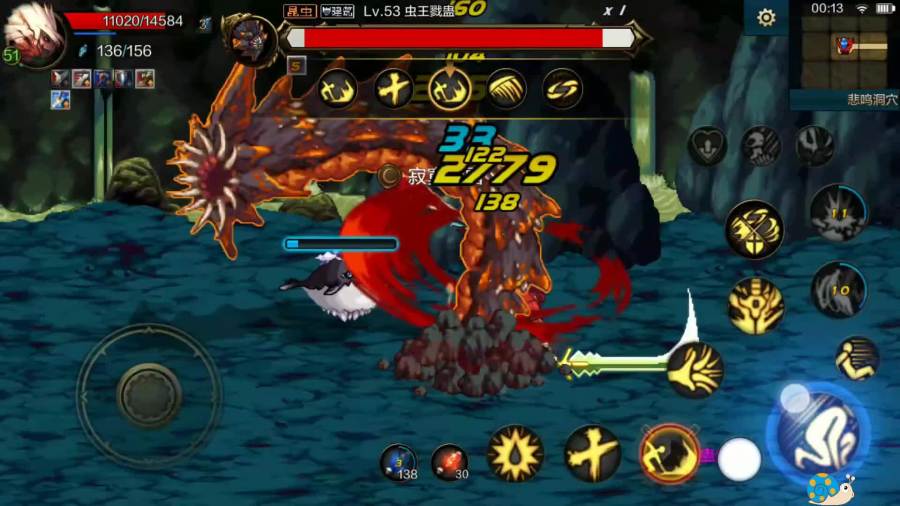Tap the skill on cooldown showing 11

(838, 213)
